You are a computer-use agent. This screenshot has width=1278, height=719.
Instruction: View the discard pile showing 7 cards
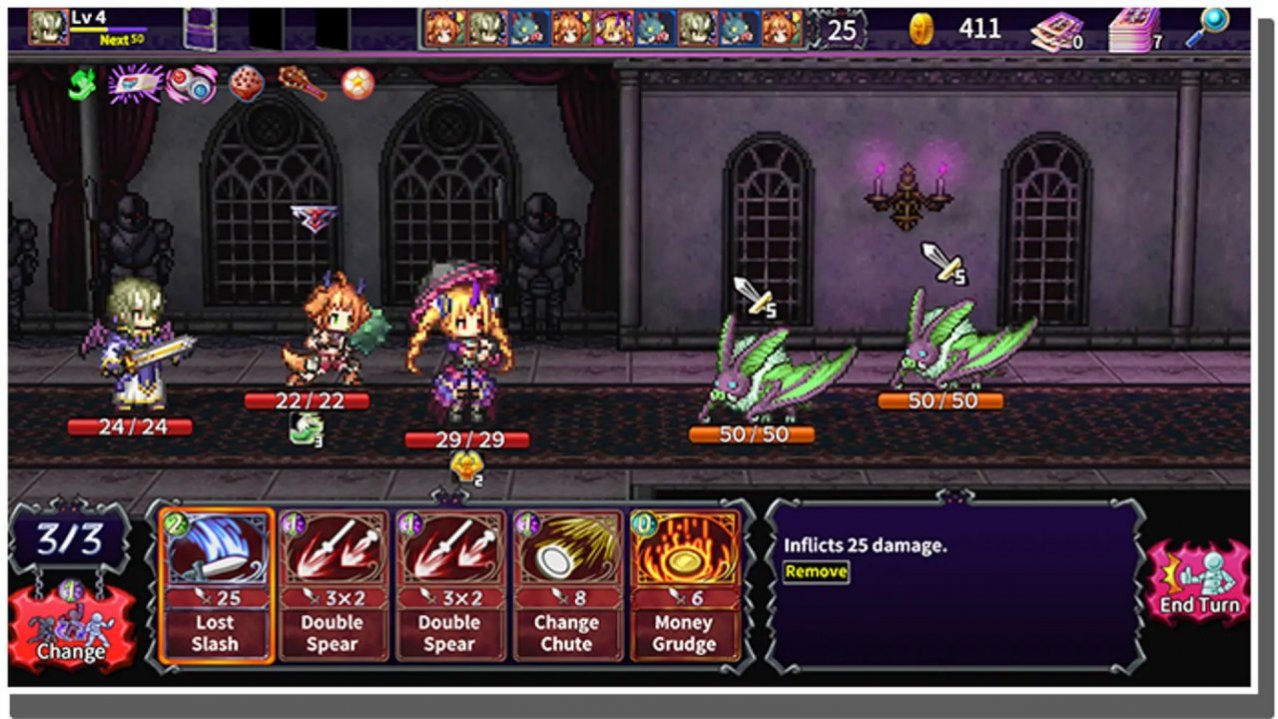[1135, 30]
